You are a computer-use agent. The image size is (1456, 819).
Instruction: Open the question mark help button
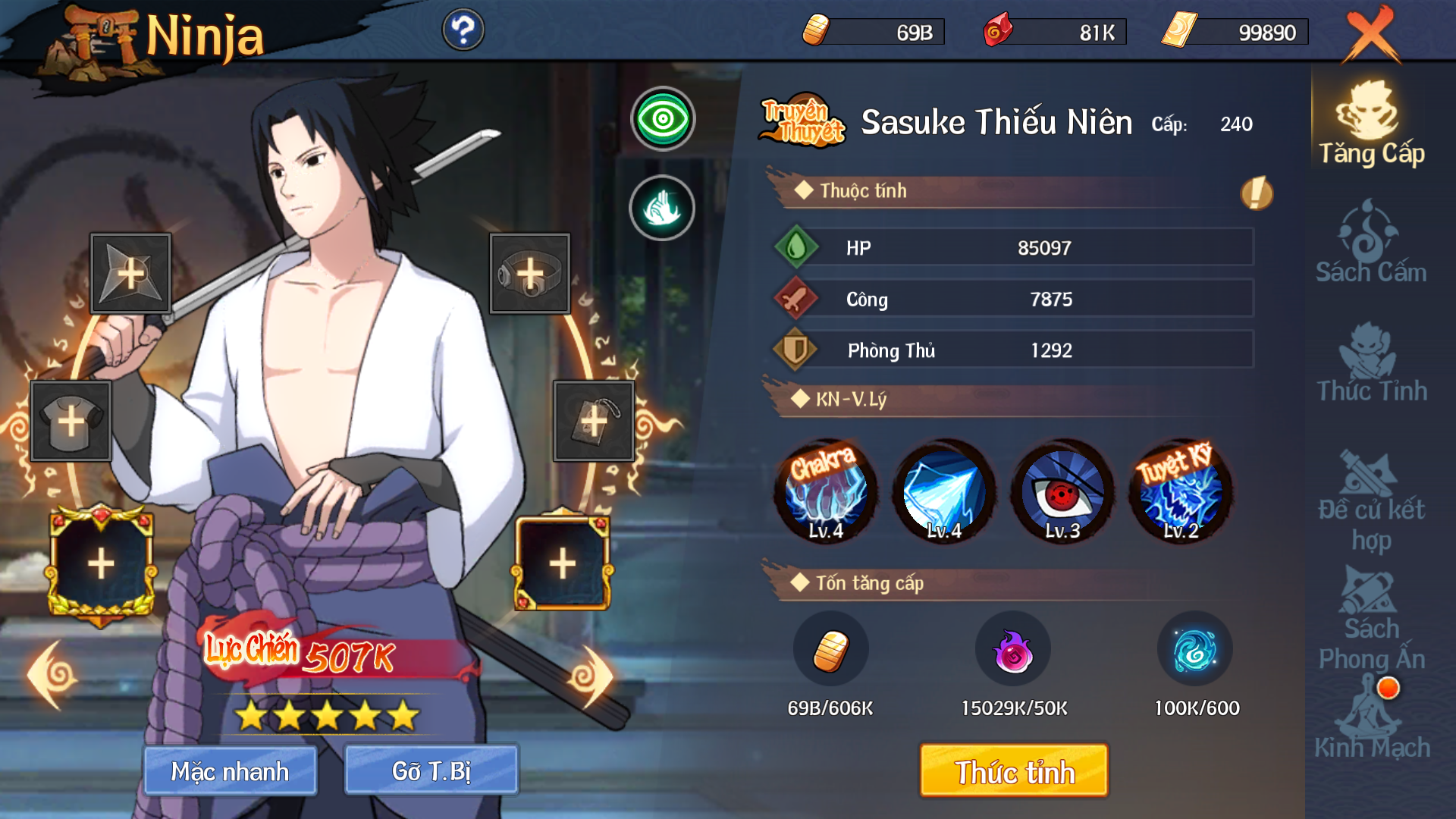point(463,30)
